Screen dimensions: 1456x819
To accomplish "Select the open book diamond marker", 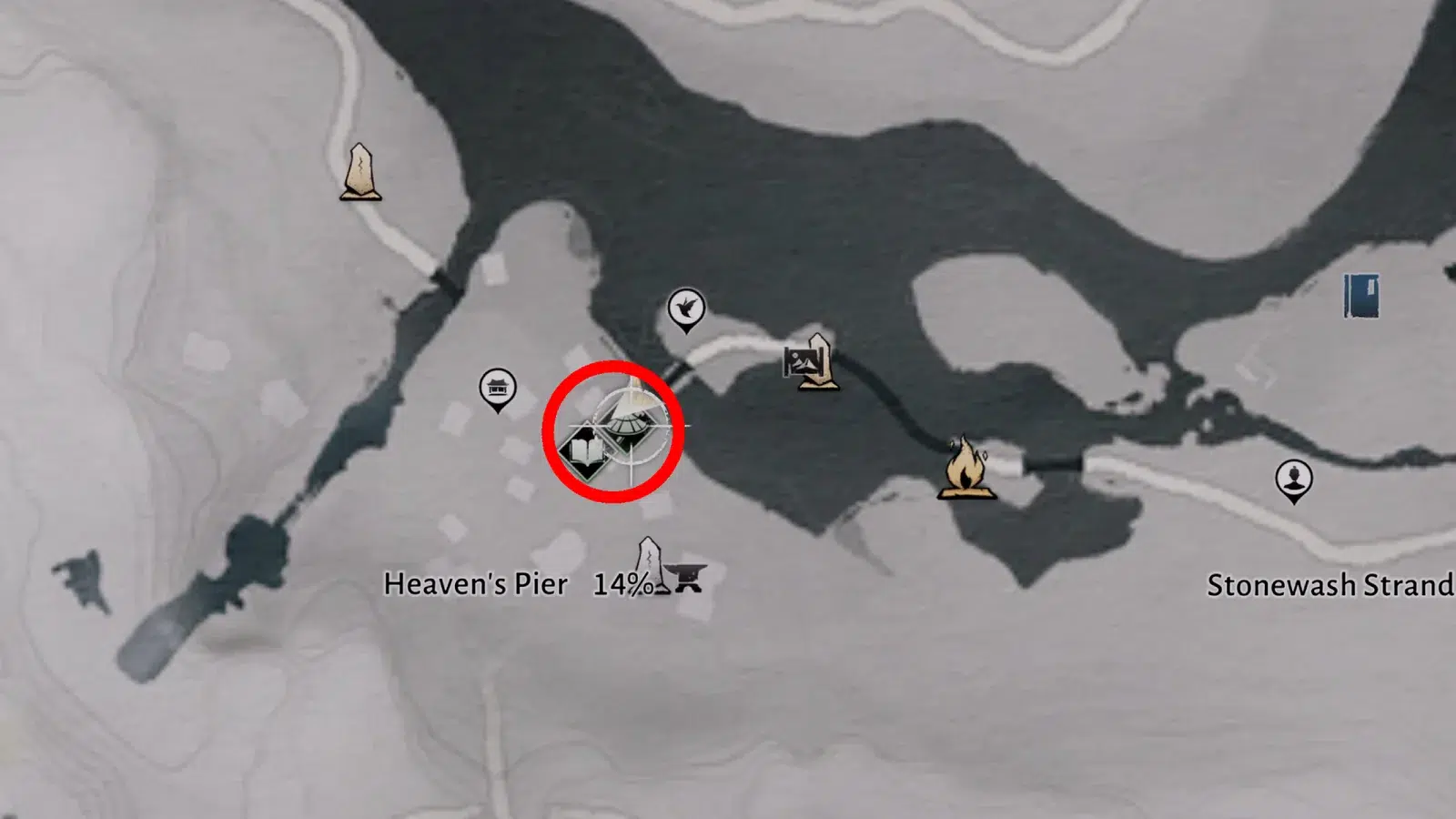I will pyautogui.click(x=582, y=451).
